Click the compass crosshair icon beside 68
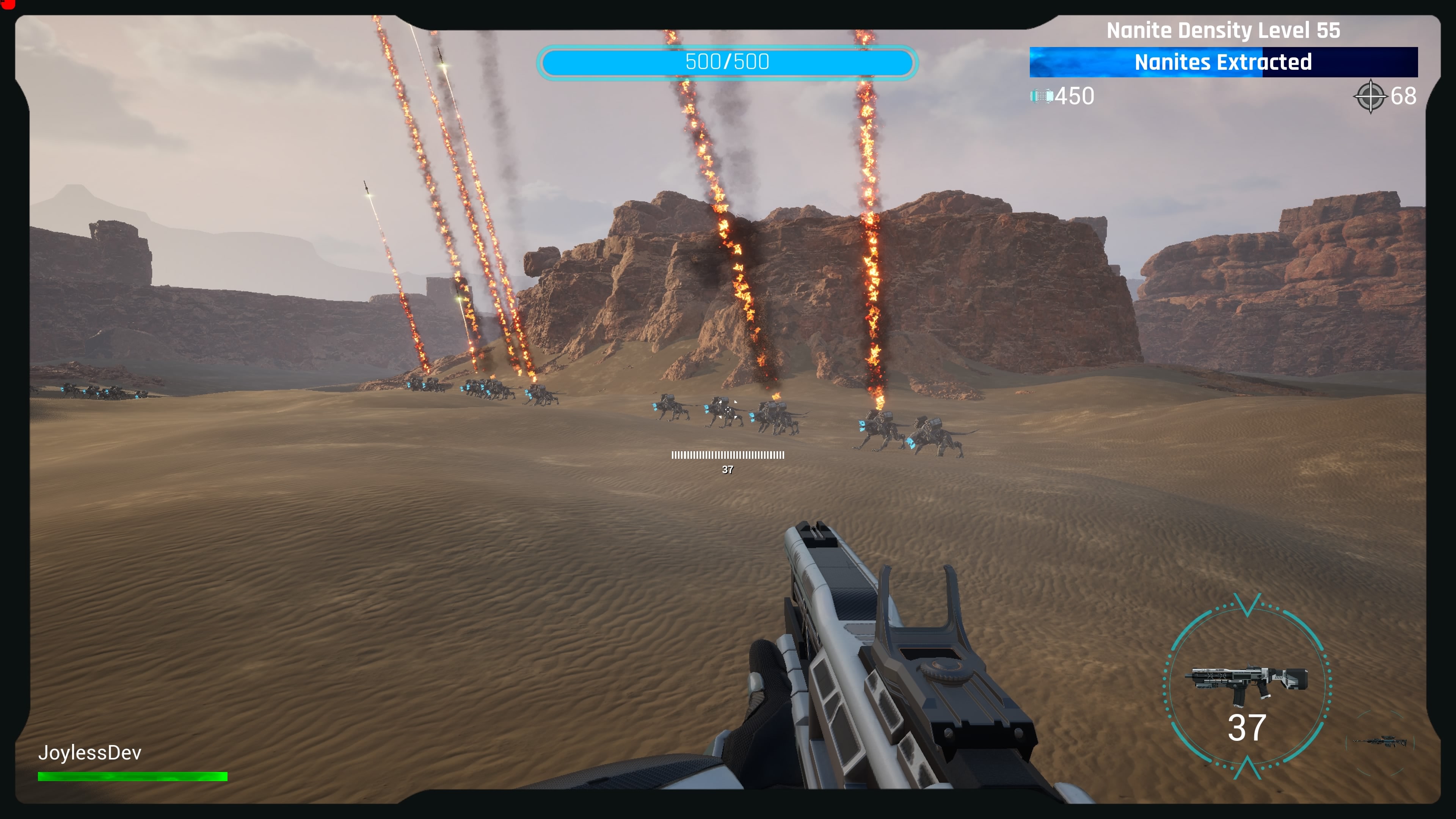The height and width of the screenshot is (819, 1456). pos(1371,96)
